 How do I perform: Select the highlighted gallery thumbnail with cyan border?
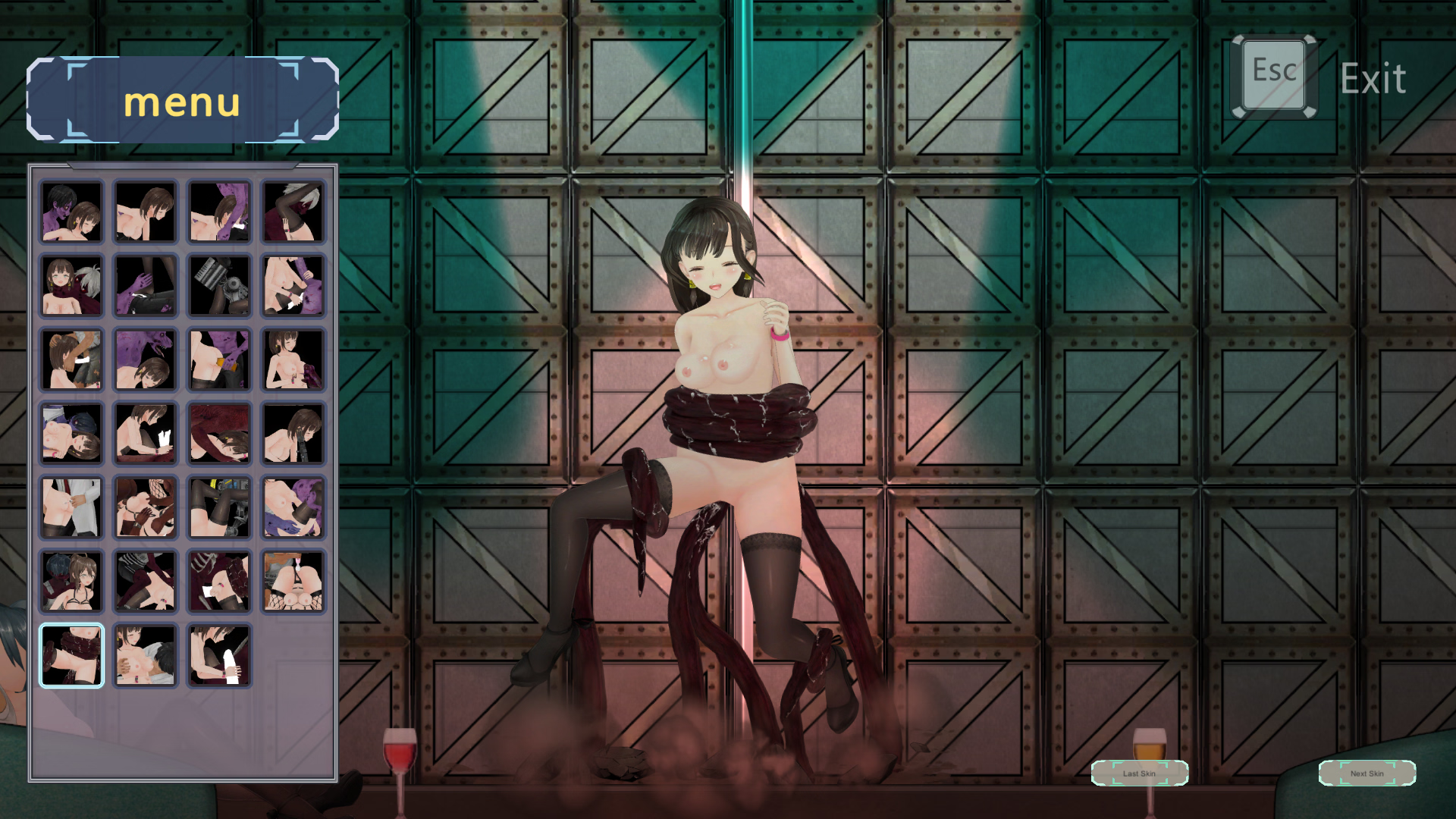point(71,656)
